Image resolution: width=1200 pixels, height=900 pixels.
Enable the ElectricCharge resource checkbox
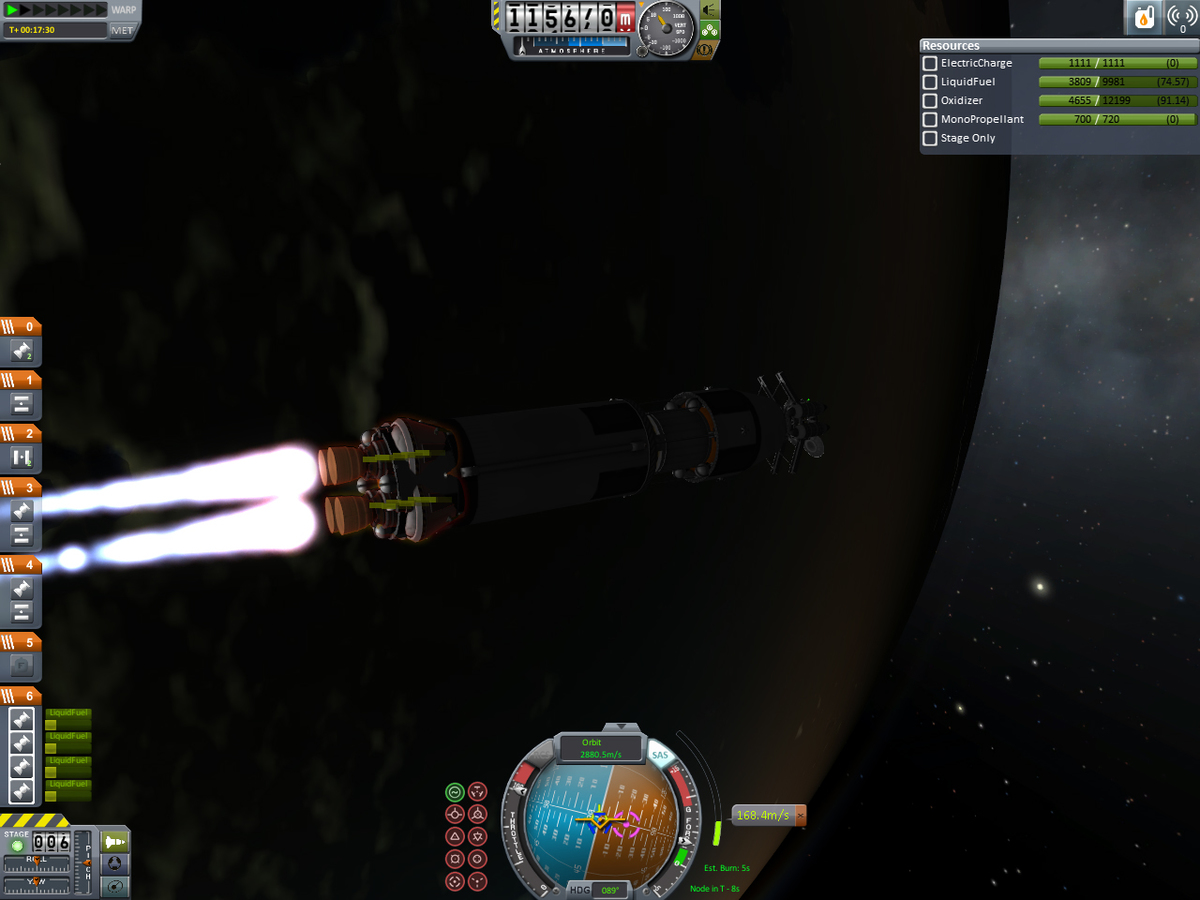[930, 63]
